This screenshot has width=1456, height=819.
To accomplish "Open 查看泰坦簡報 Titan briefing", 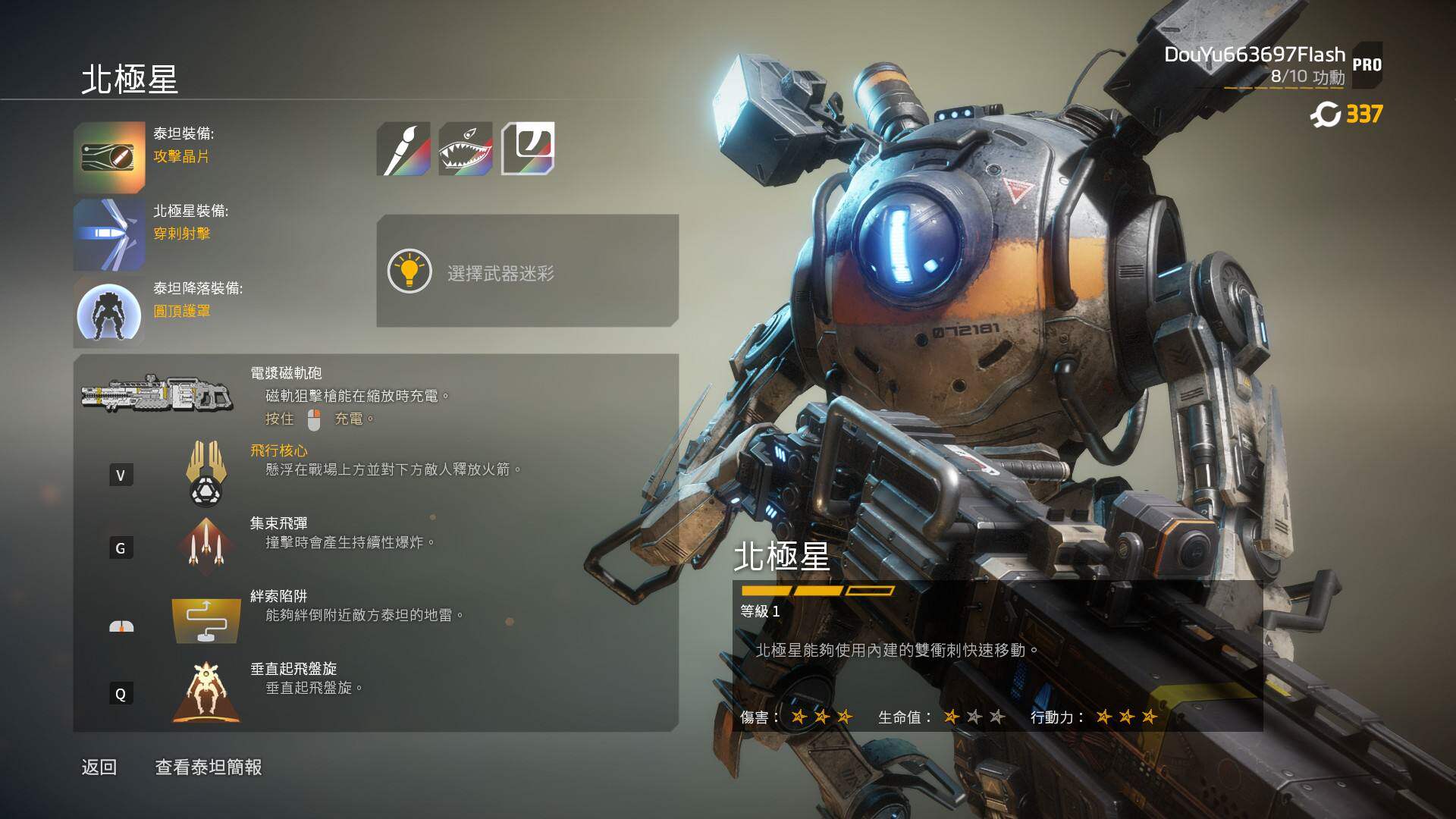I will pyautogui.click(x=209, y=767).
